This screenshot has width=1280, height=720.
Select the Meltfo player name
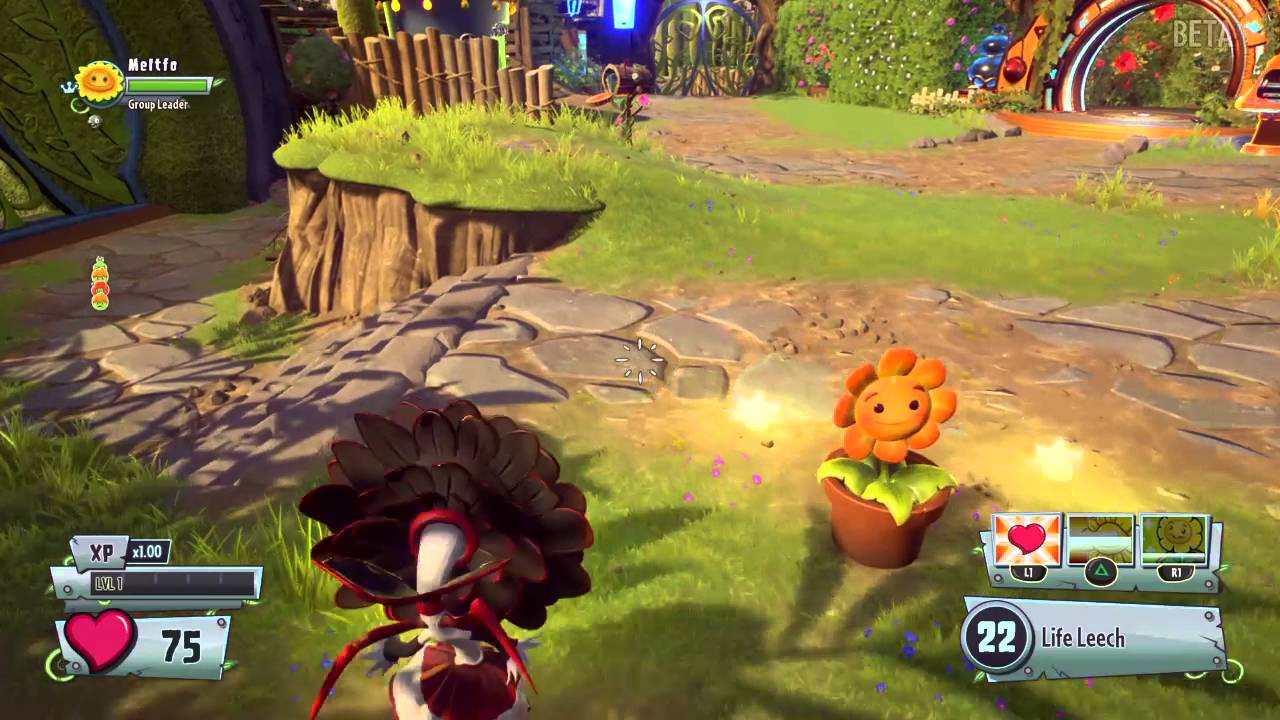tap(152, 63)
